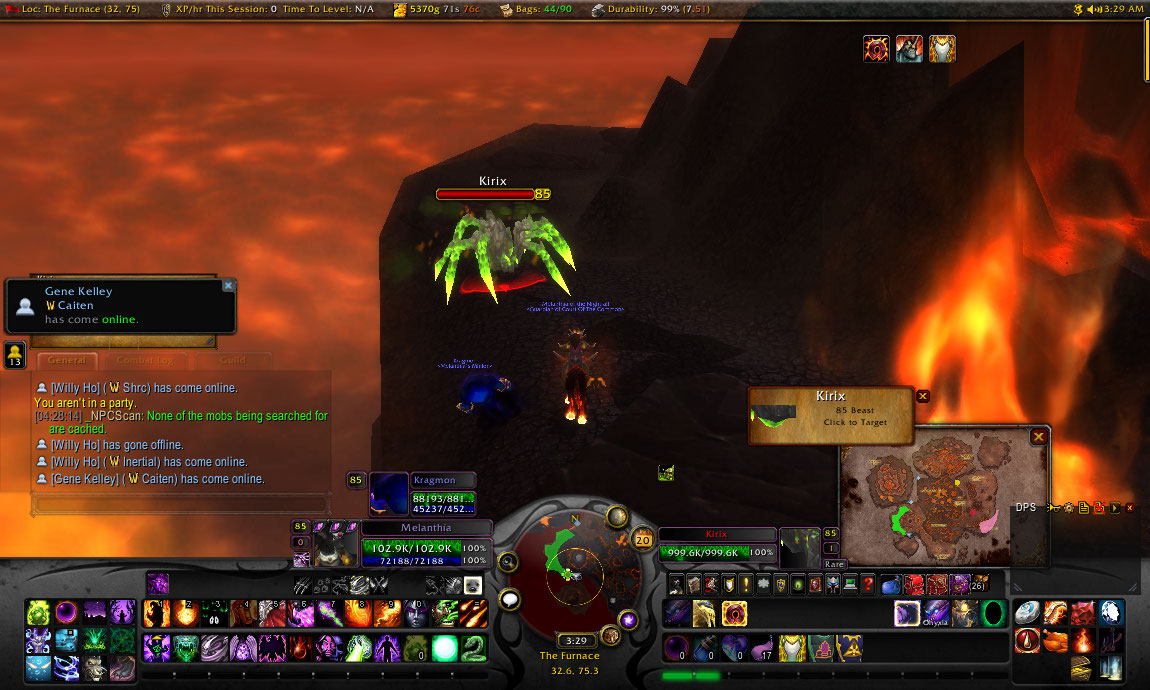Open the friends list button showing 13
This screenshot has height=690, width=1150.
(x=15, y=355)
